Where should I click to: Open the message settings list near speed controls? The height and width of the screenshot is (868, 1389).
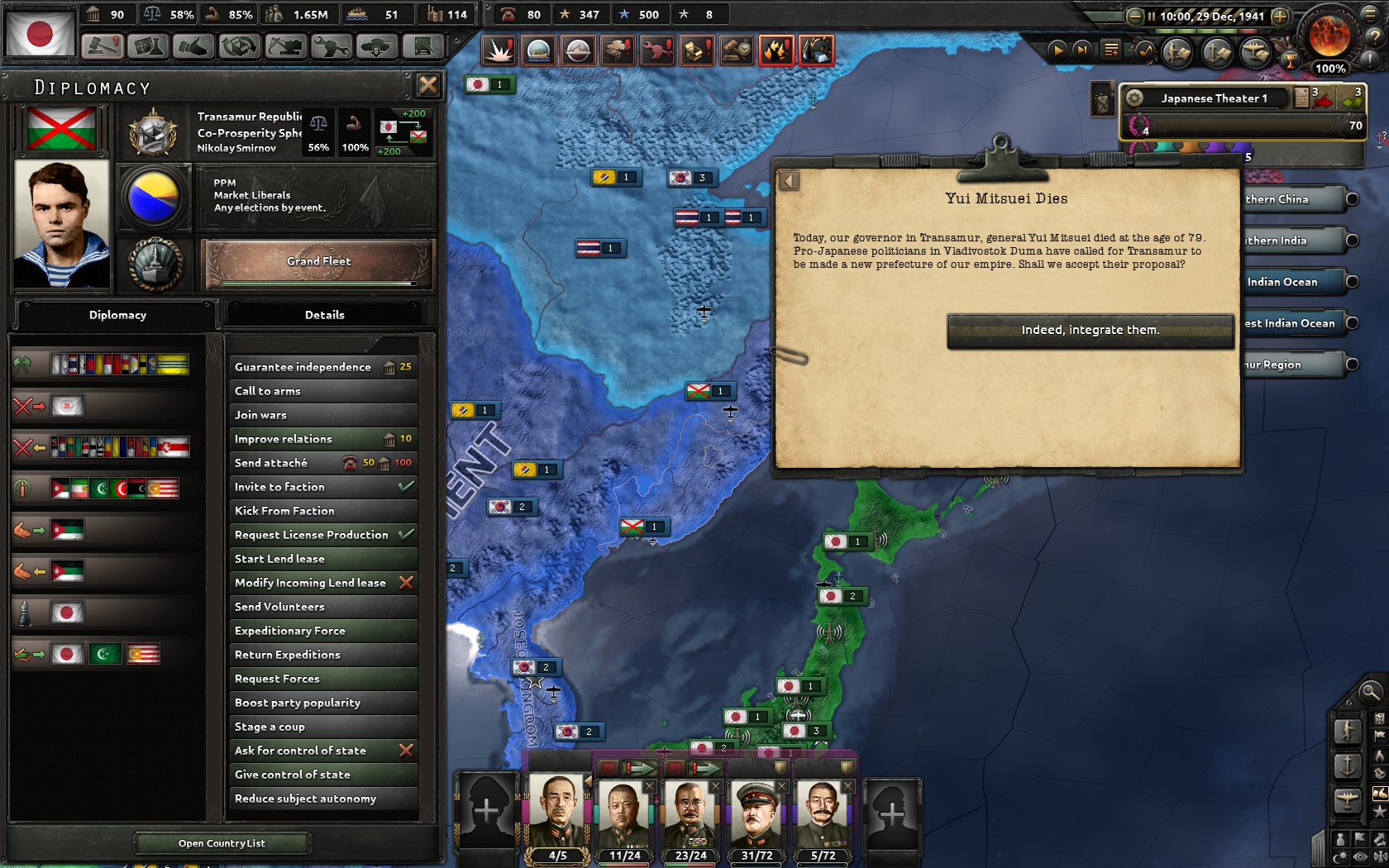click(x=1112, y=50)
